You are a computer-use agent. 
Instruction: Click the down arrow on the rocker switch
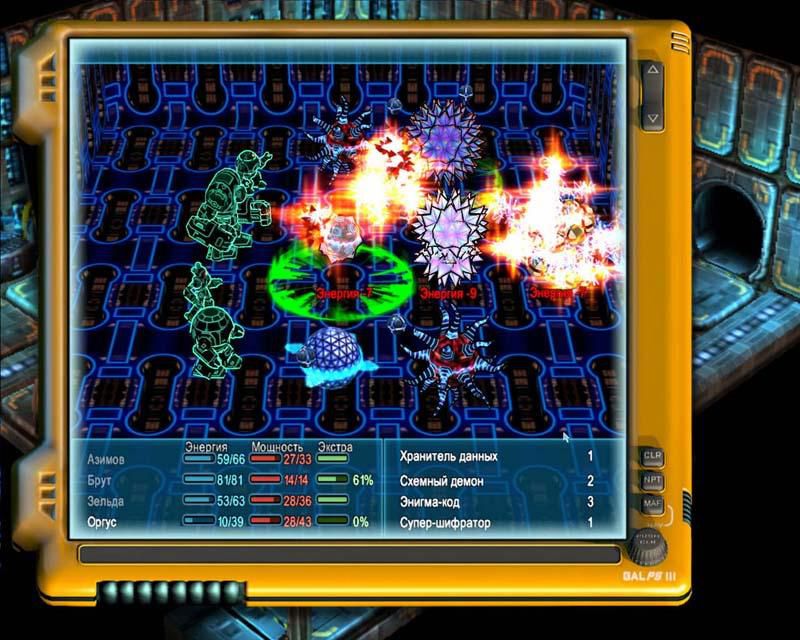click(x=652, y=117)
